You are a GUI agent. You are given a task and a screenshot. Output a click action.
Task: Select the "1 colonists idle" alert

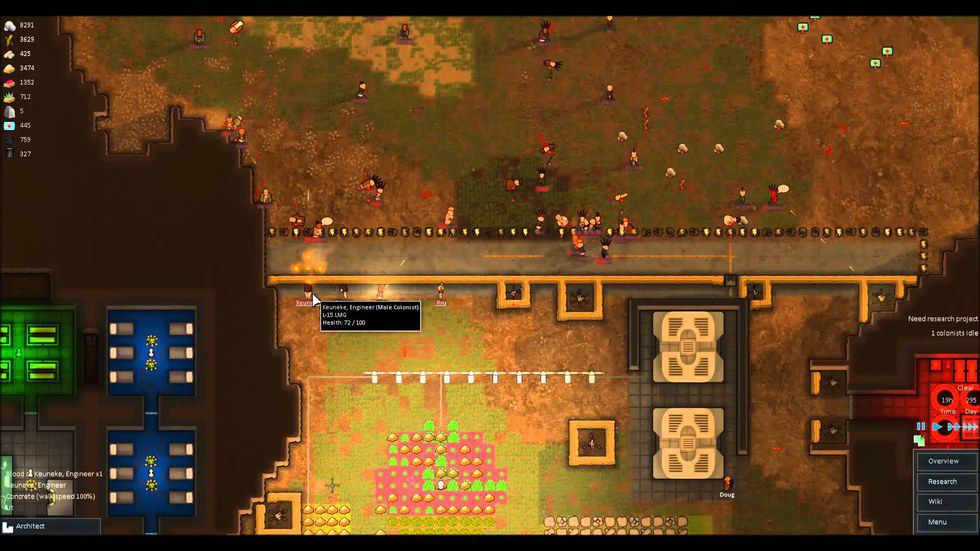point(953,333)
